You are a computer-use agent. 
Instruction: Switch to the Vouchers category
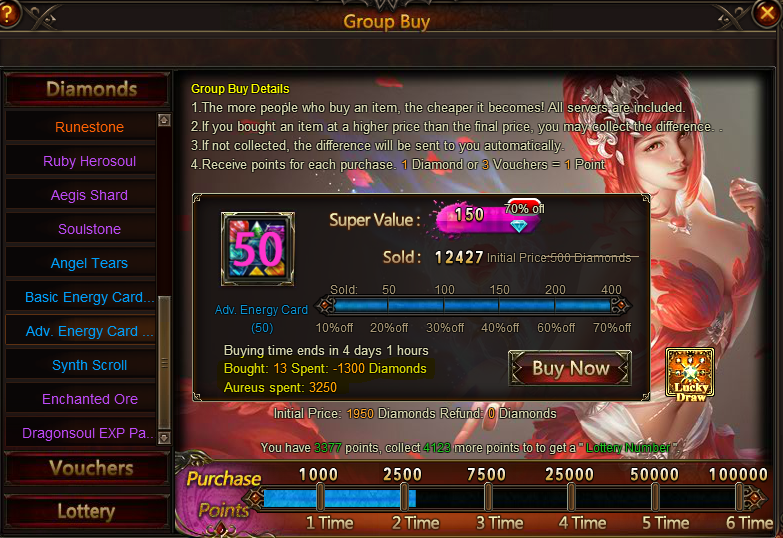[x=86, y=468]
